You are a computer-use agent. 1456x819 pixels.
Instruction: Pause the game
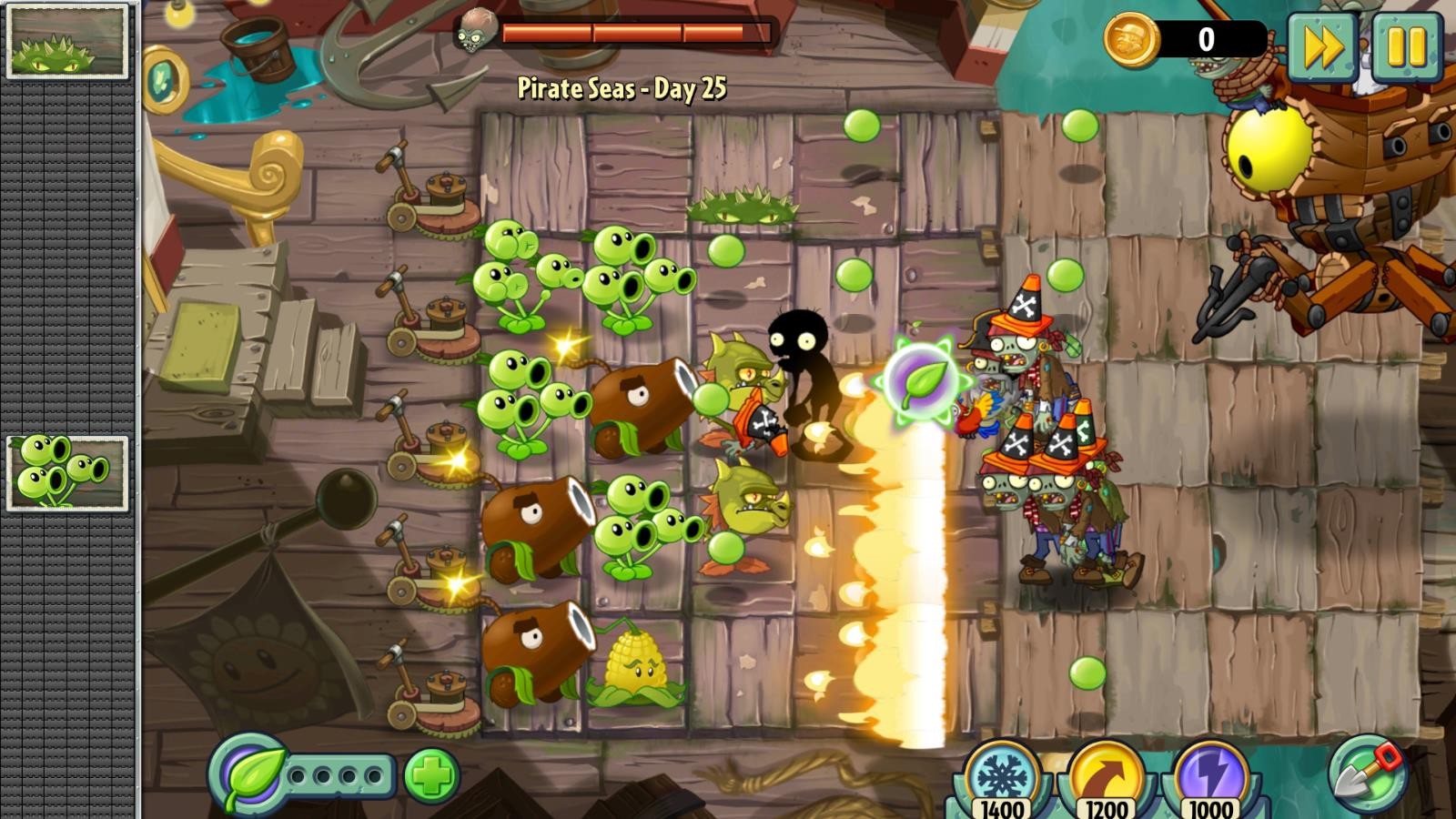point(1406,47)
